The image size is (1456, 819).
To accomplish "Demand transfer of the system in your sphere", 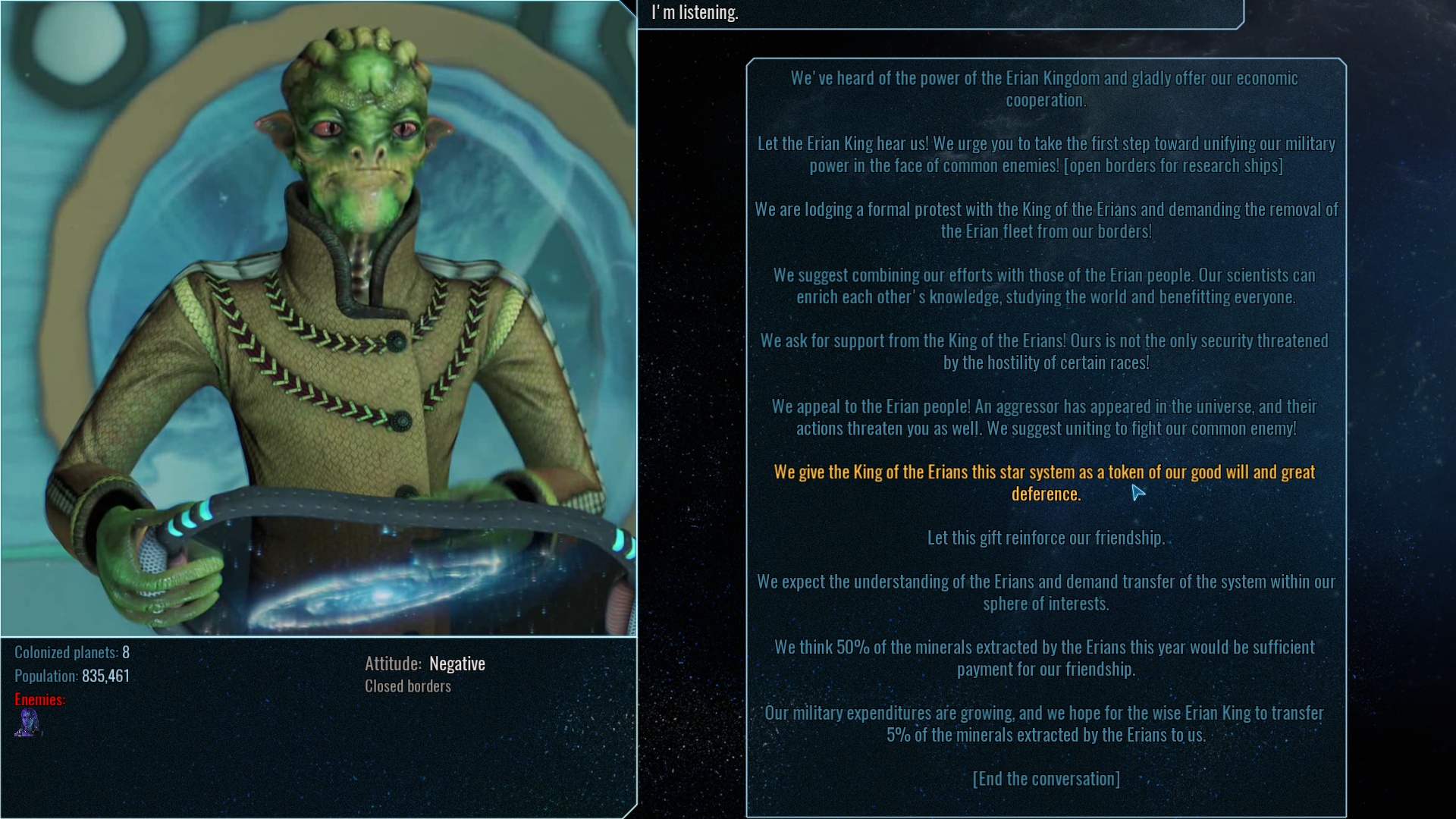I will (1046, 592).
